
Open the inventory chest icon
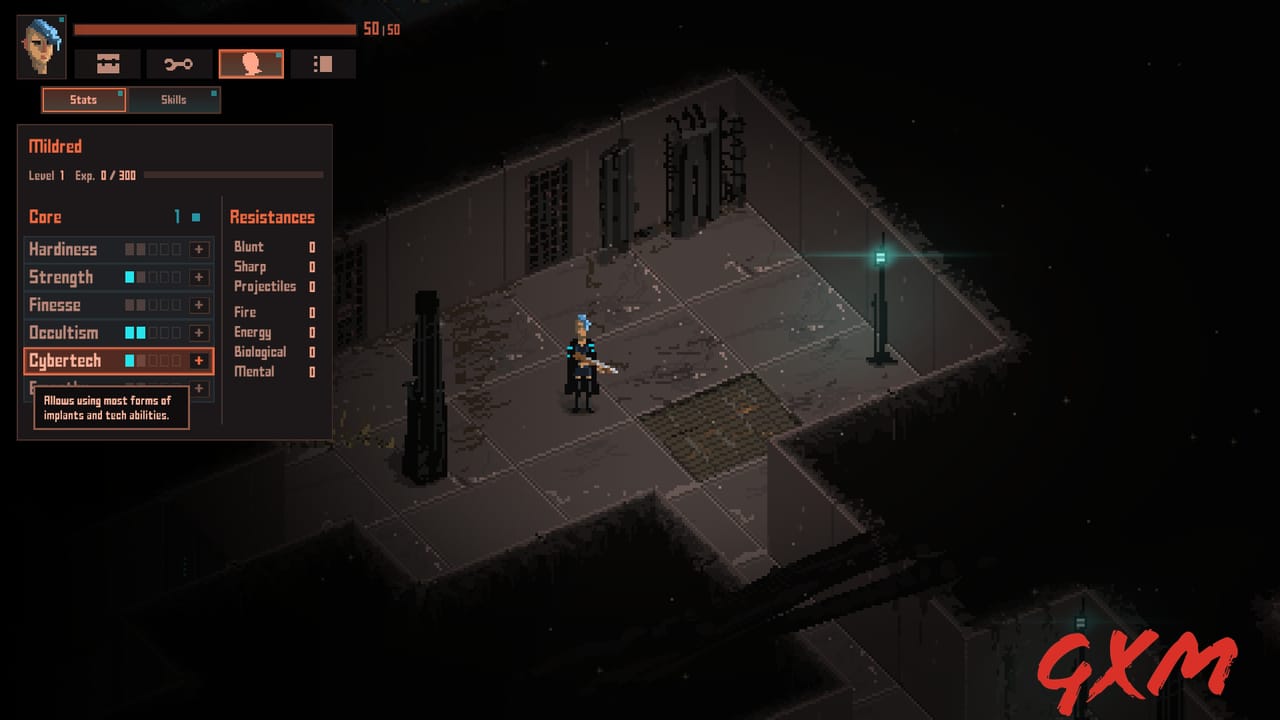click(106, 63)
